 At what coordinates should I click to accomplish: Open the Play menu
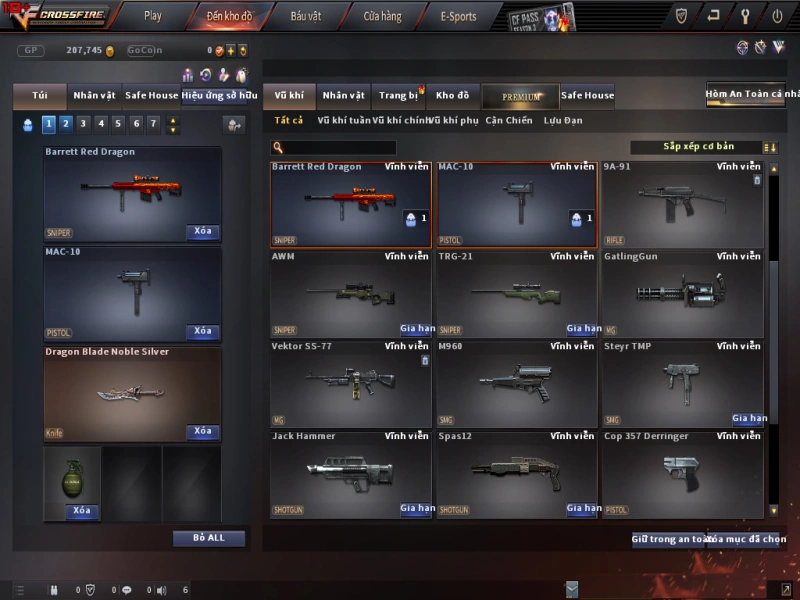point(152,16)
